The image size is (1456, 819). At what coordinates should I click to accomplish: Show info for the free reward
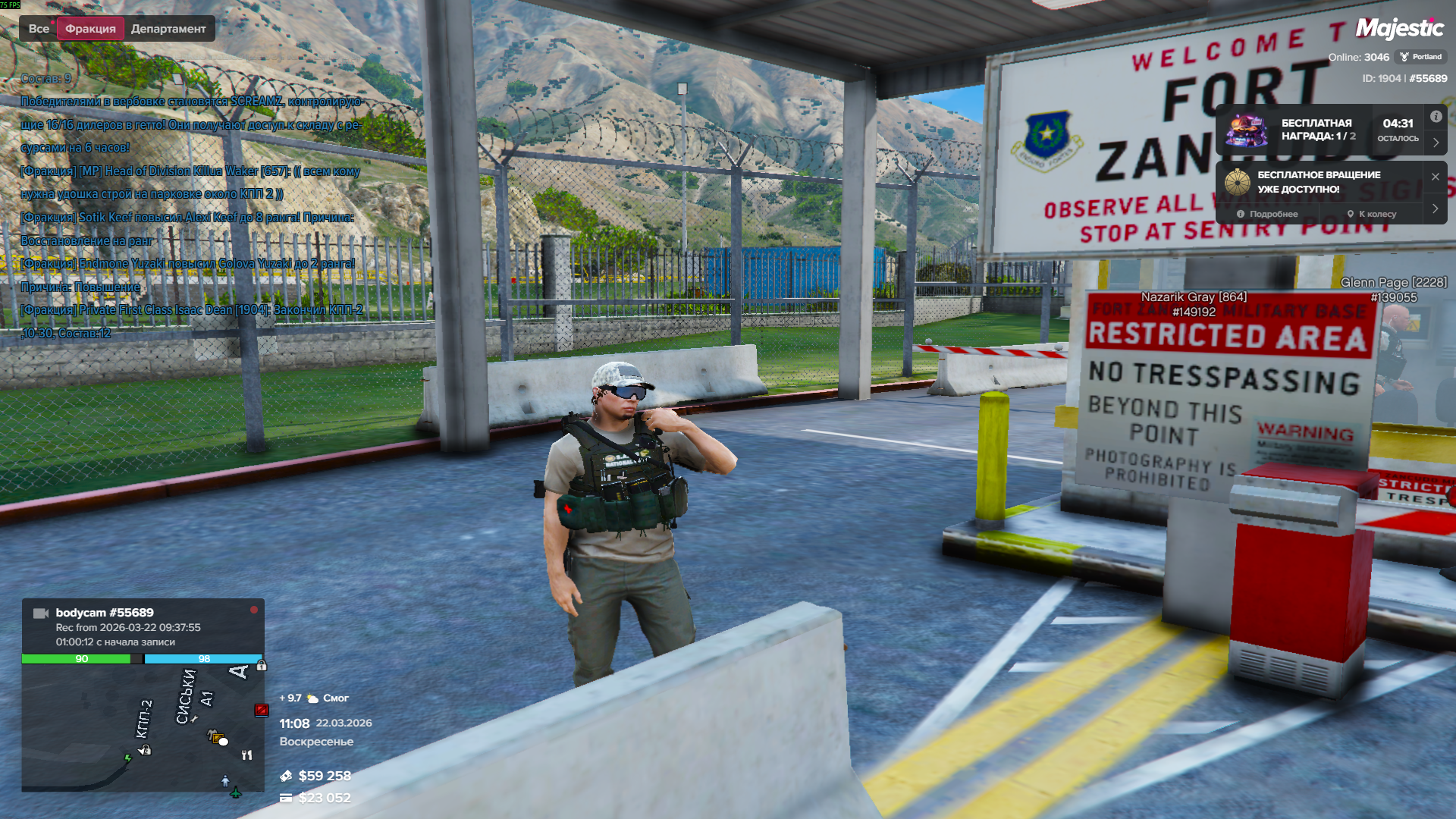point(1436,117)
